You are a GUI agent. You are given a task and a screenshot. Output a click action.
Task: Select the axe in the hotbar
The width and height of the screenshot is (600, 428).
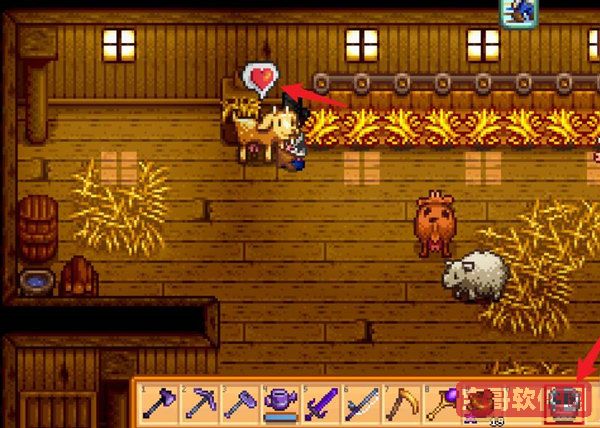160,405
